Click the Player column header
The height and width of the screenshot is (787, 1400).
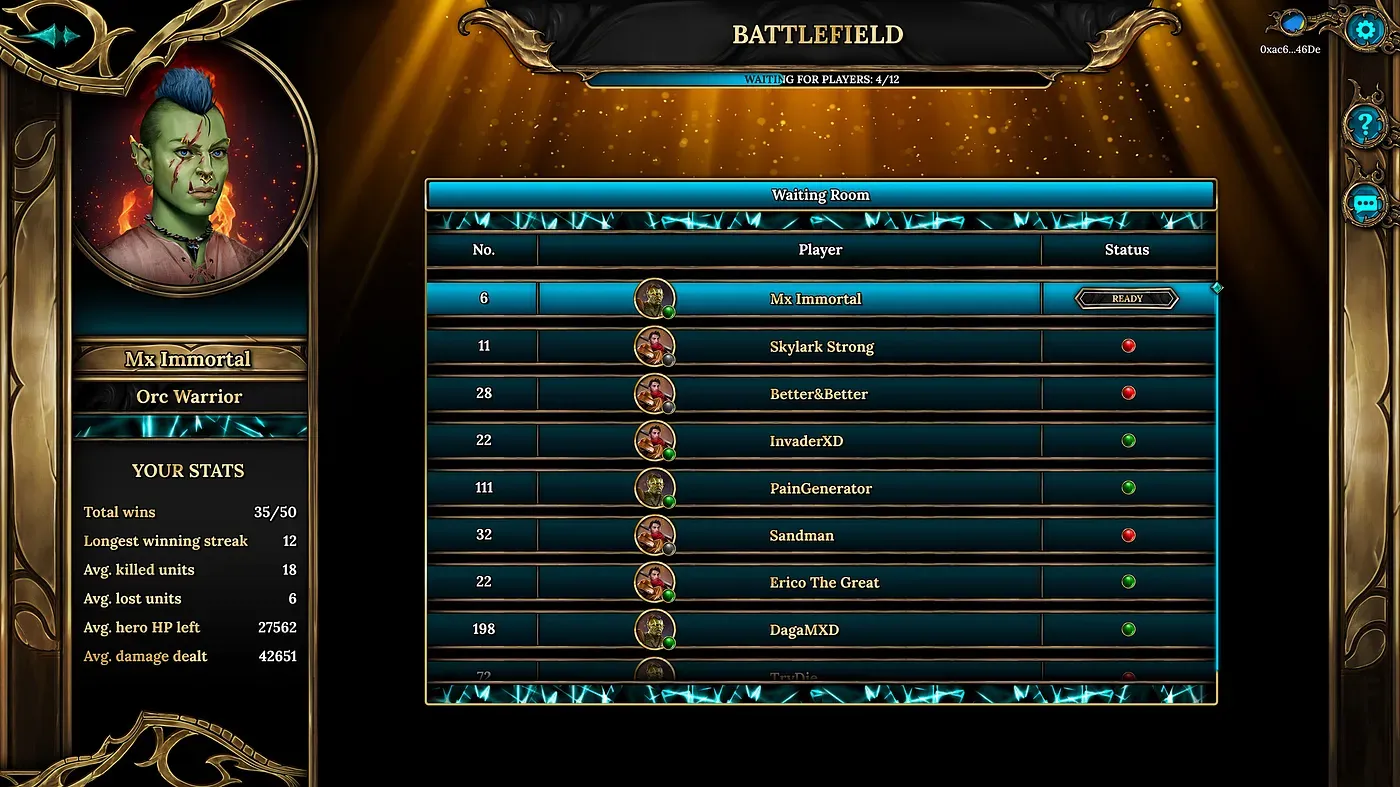coord(820,250)
